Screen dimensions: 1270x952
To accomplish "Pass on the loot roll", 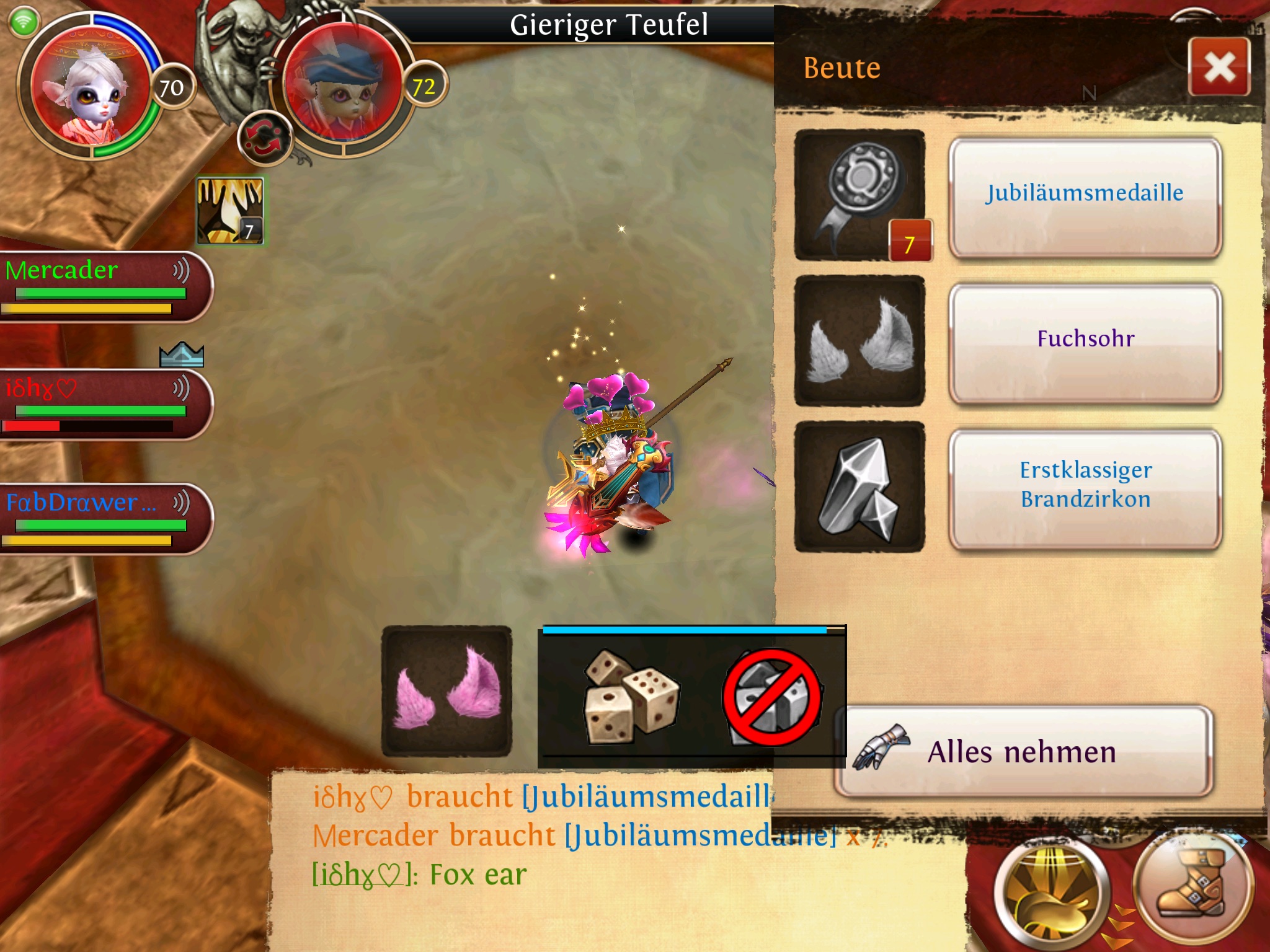I will pyautogui.click(x=773, y=697).
